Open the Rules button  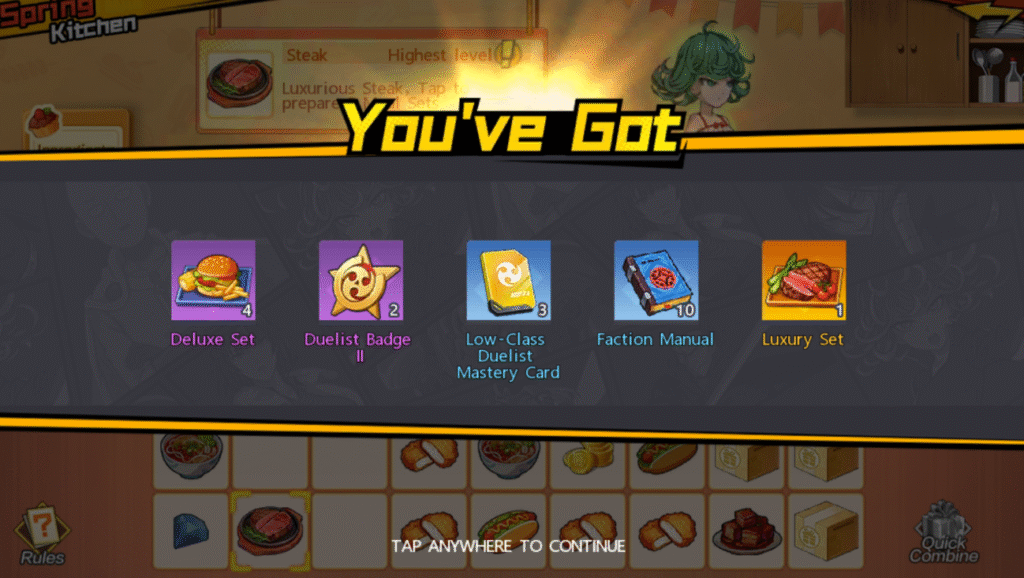tap(42, 534)
